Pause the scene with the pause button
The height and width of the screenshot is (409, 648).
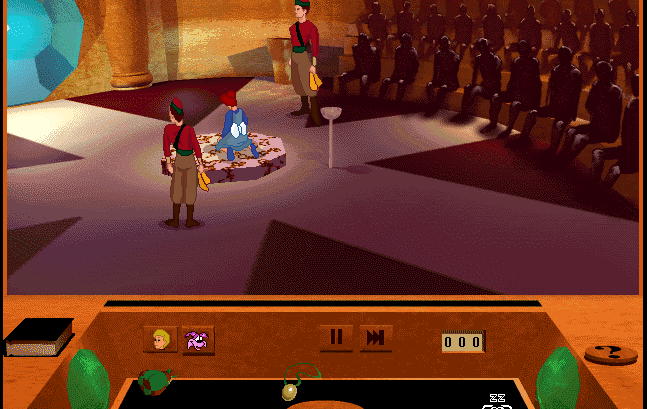(x=336, y=338)
